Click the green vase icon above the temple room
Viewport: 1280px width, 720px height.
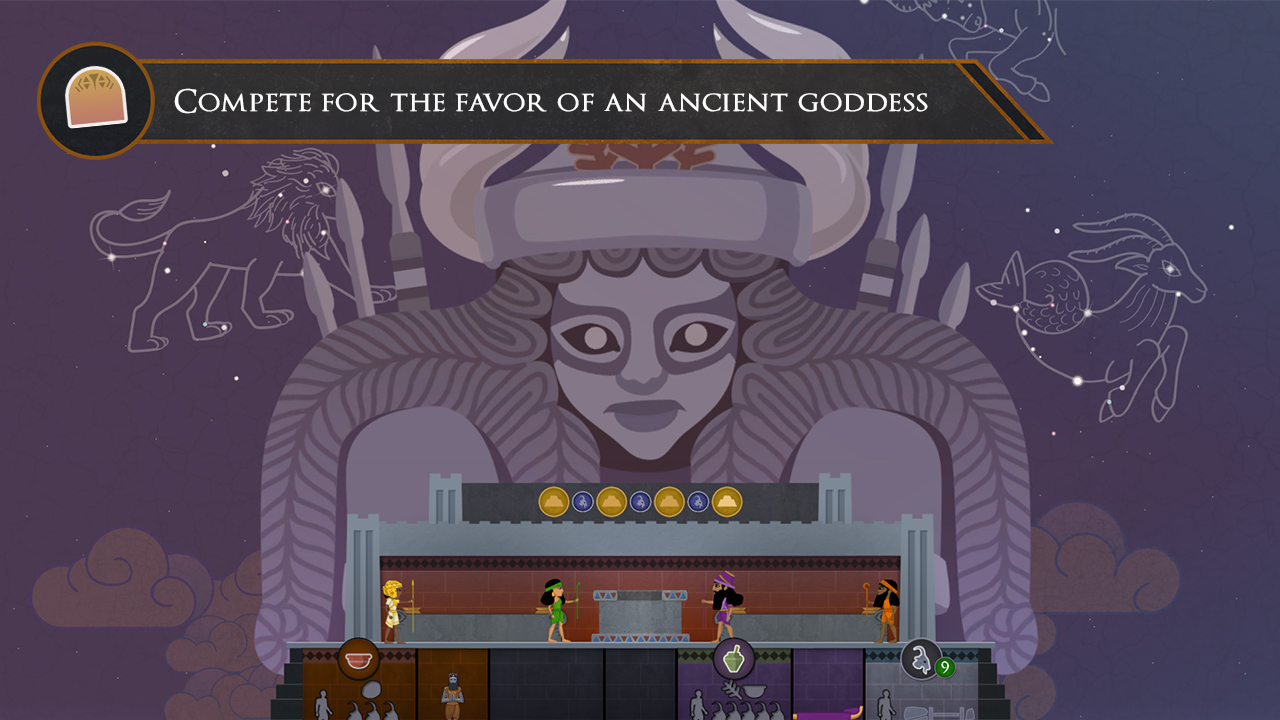click(733, 657)
